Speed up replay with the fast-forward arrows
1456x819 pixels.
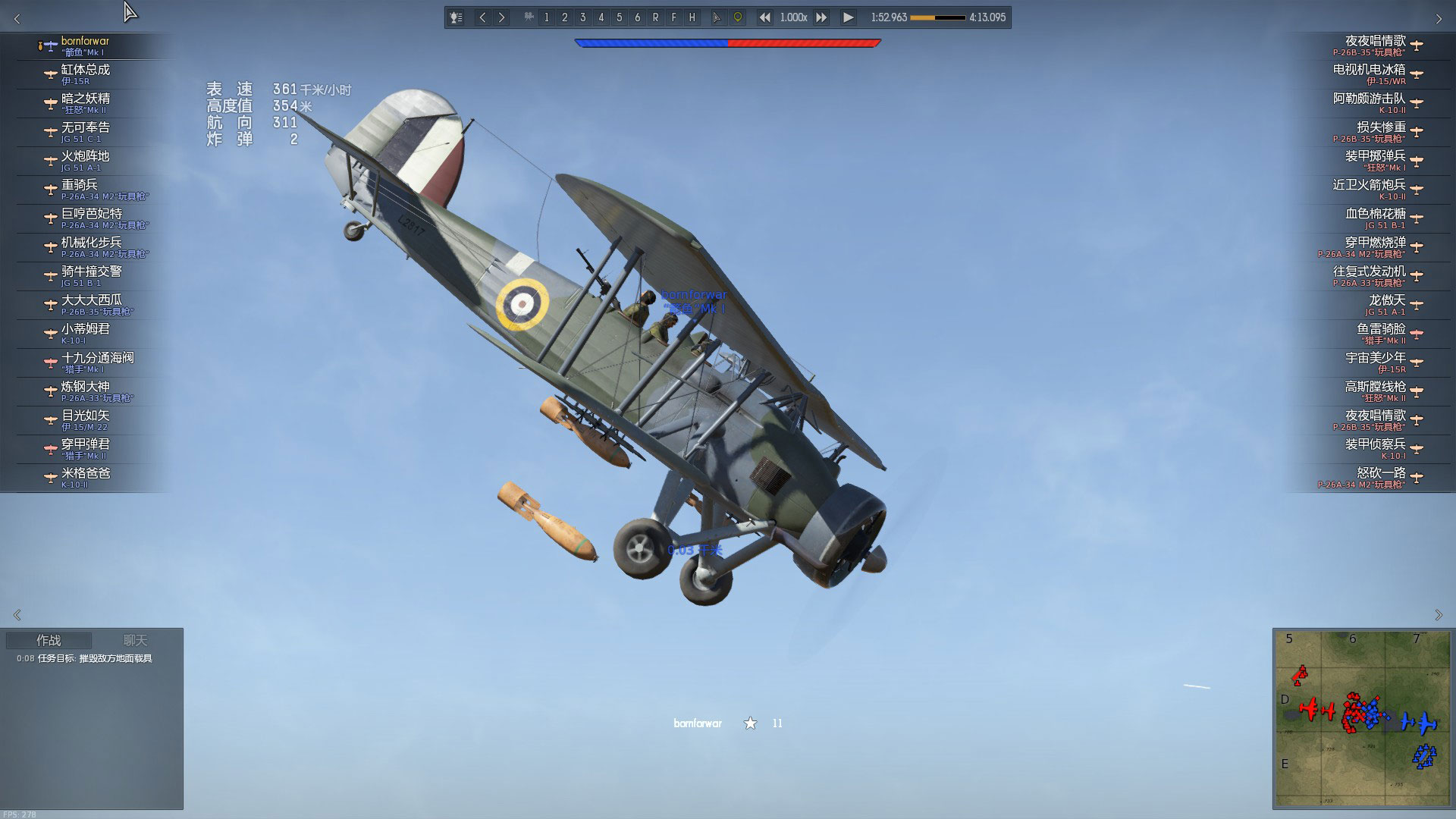click(x=821, y=17)
